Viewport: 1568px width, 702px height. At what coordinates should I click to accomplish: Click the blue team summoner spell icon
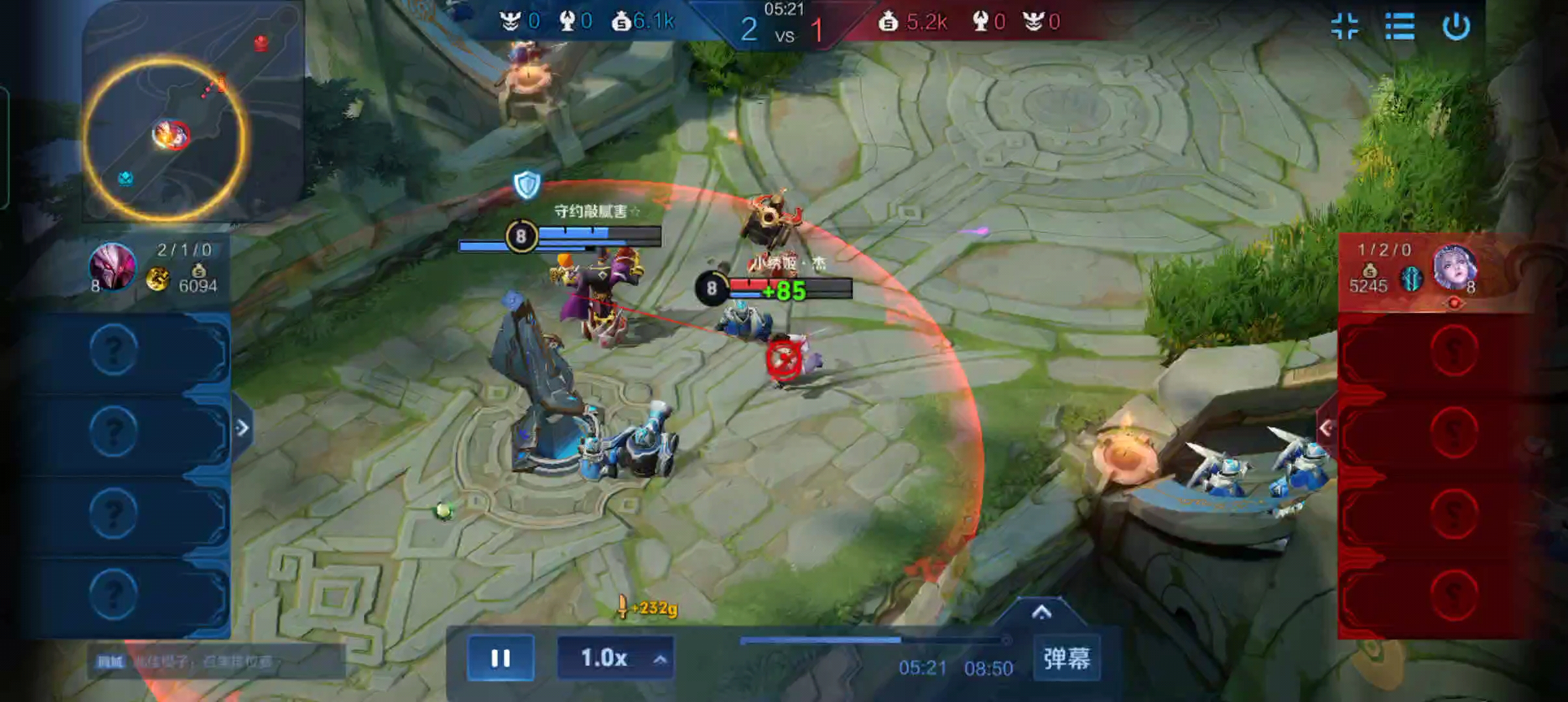click(157, 279)
